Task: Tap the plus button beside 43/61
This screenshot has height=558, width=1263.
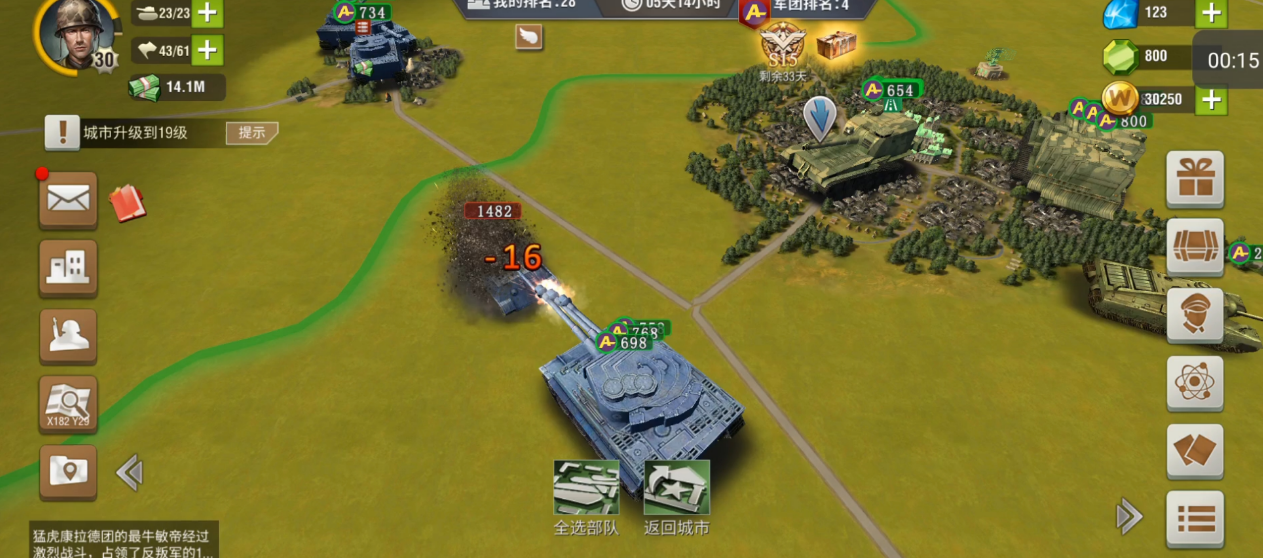Action: tap(207, 50)
